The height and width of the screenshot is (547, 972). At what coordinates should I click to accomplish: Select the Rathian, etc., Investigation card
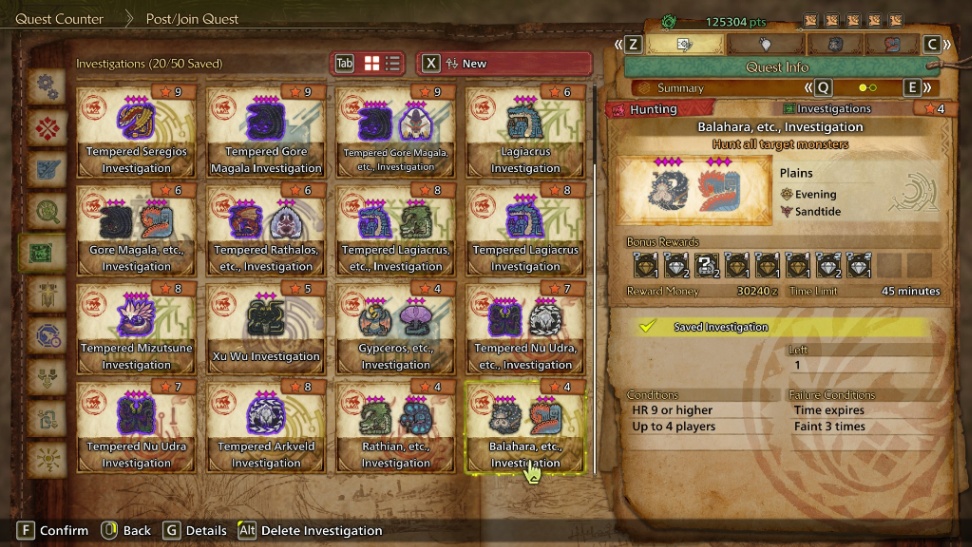tap(395, 427)
